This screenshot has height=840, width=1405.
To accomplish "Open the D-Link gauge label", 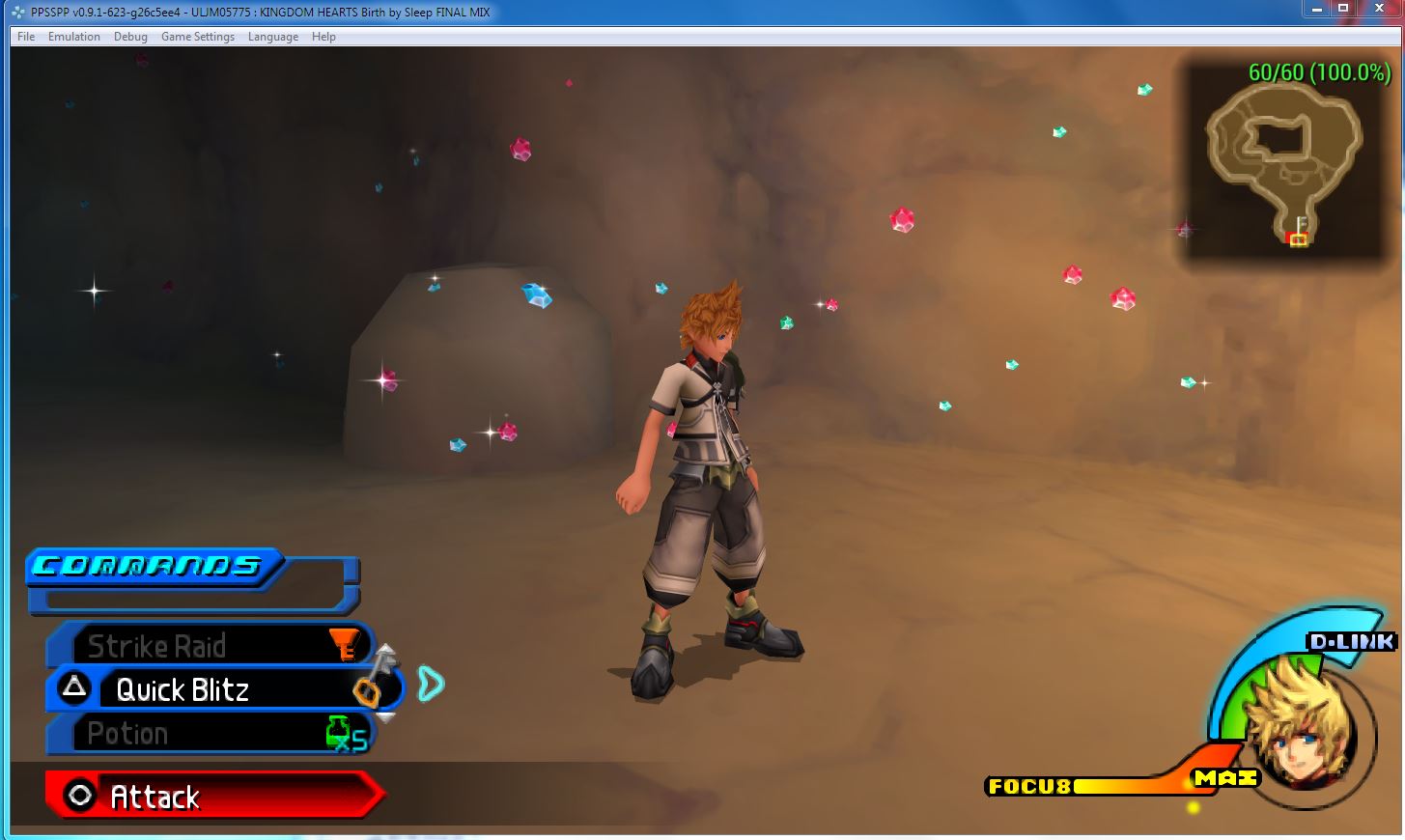I will pos(1351,642).
